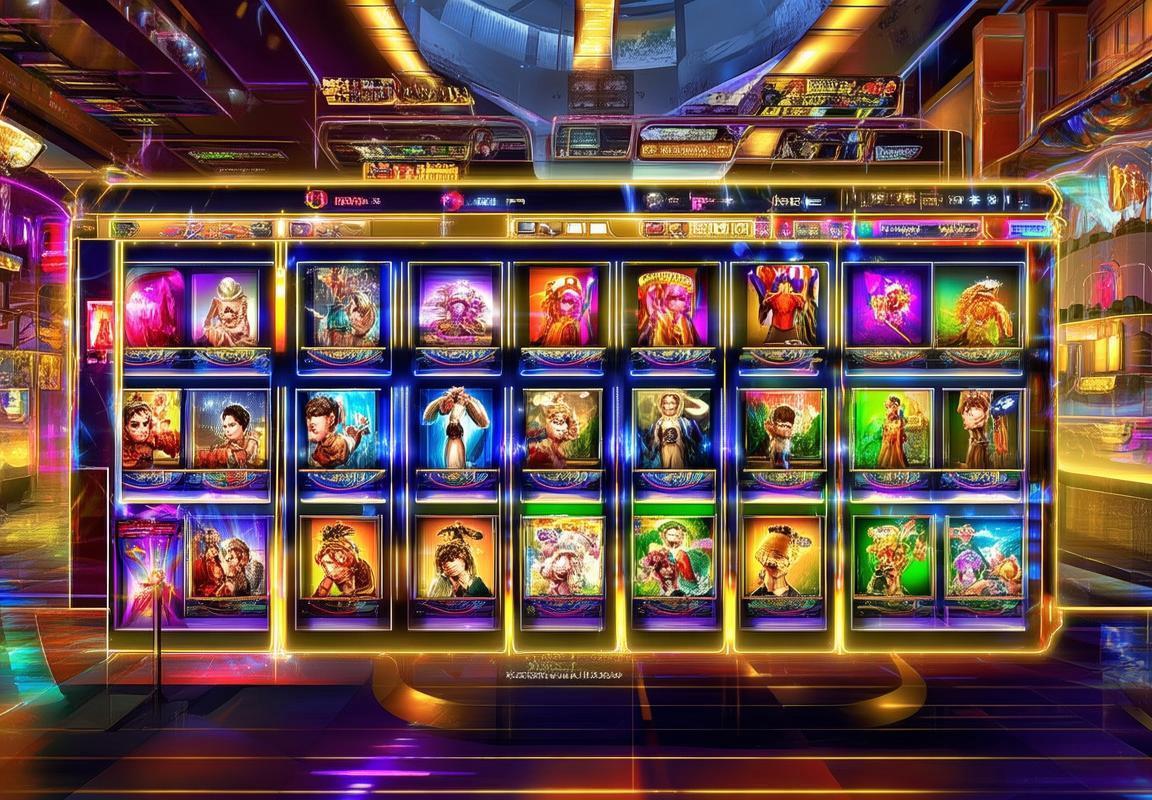Choose the green card with the orange beast
Screen dimensions: 1152x800
click(973, 308)
